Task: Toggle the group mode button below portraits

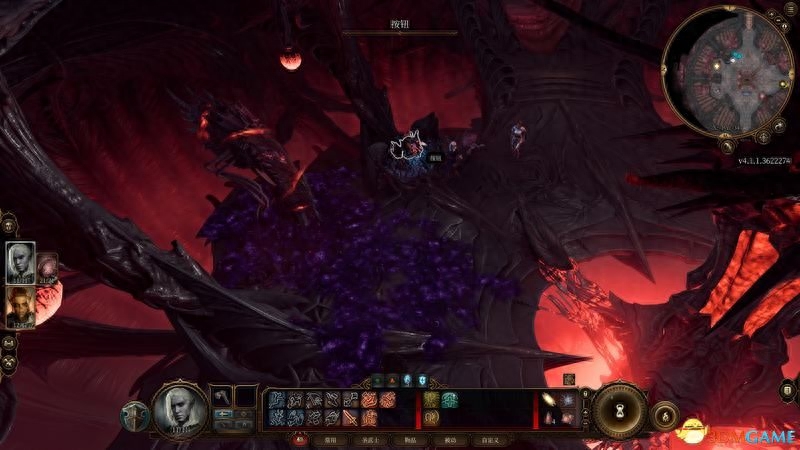Action: [9, 342]
